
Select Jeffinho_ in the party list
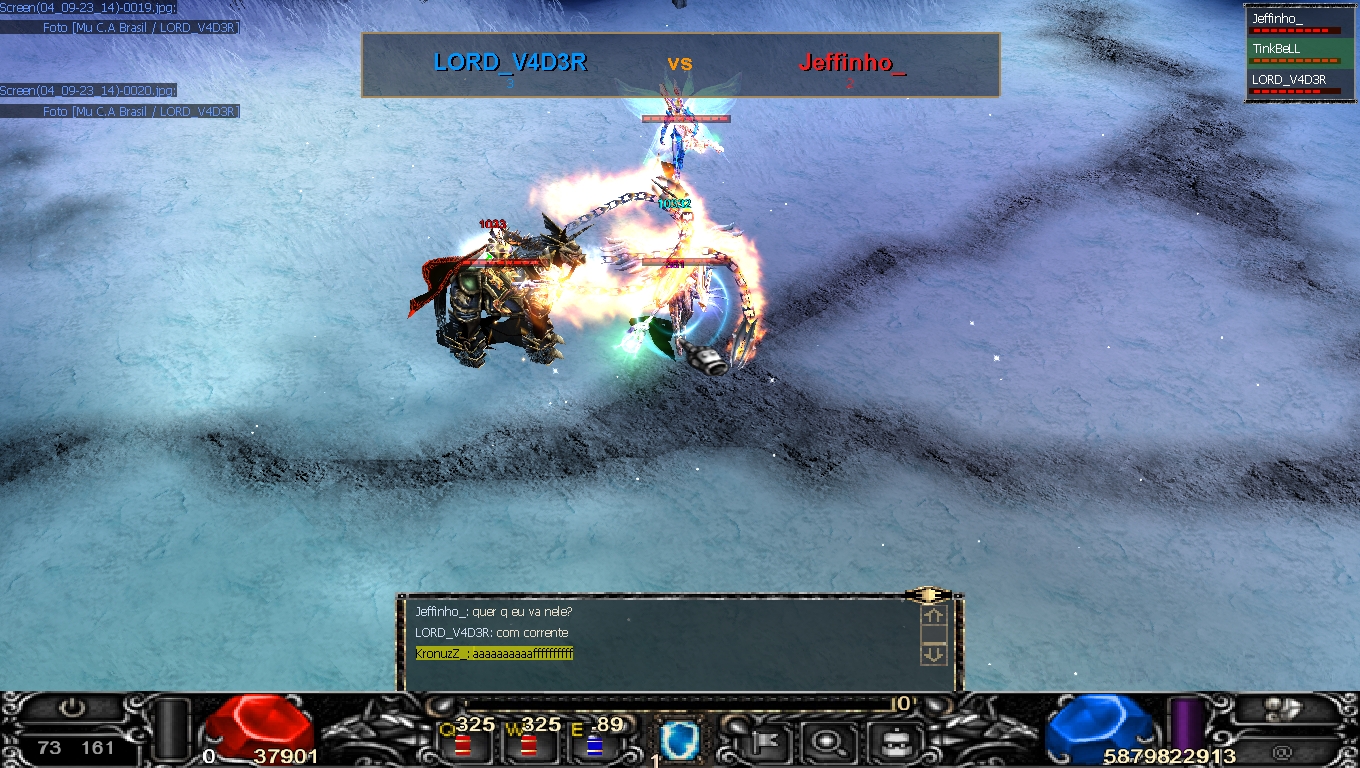tap(1294, 22)
